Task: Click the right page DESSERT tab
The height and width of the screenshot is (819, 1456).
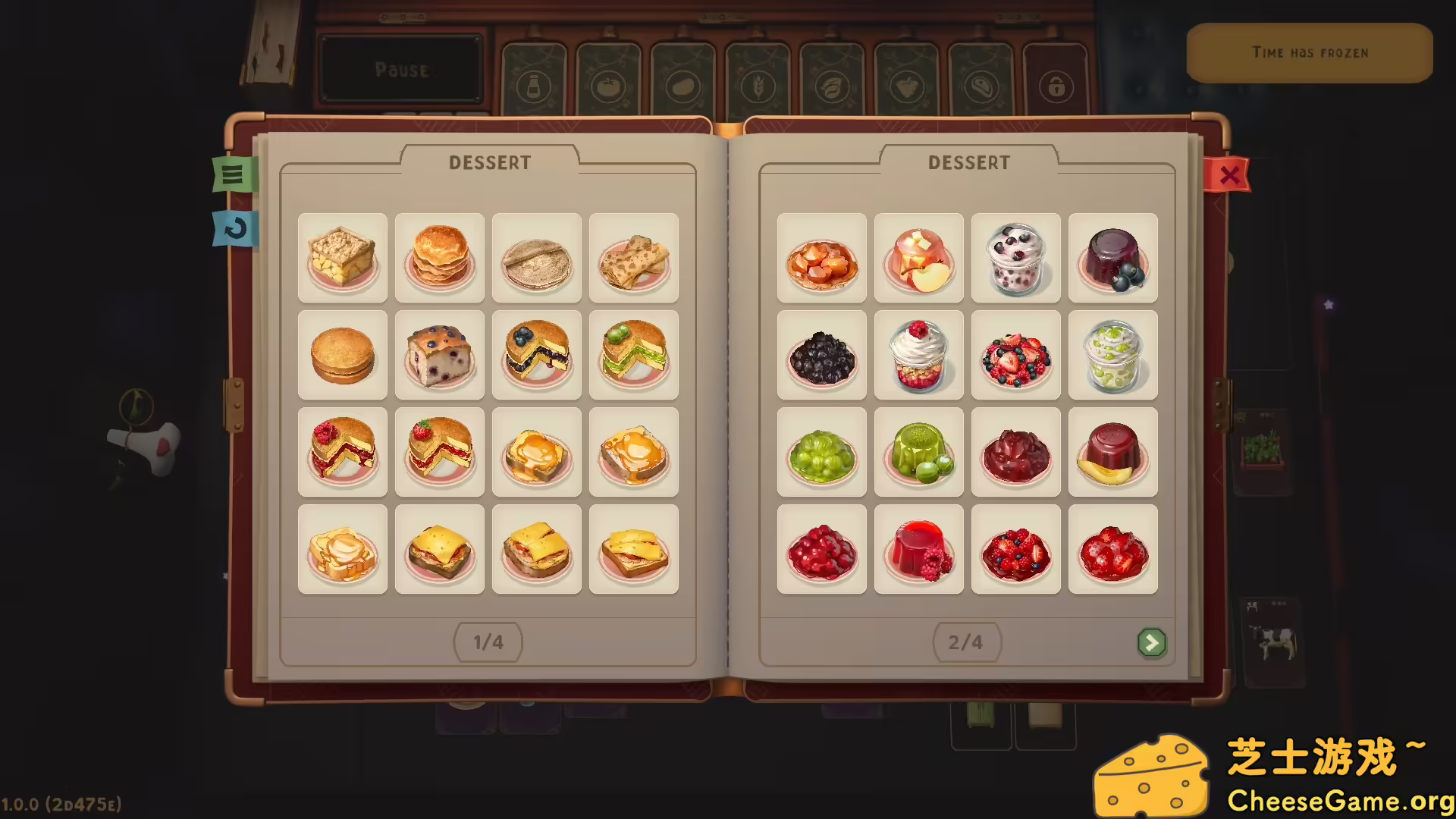Action: point(968,162)
